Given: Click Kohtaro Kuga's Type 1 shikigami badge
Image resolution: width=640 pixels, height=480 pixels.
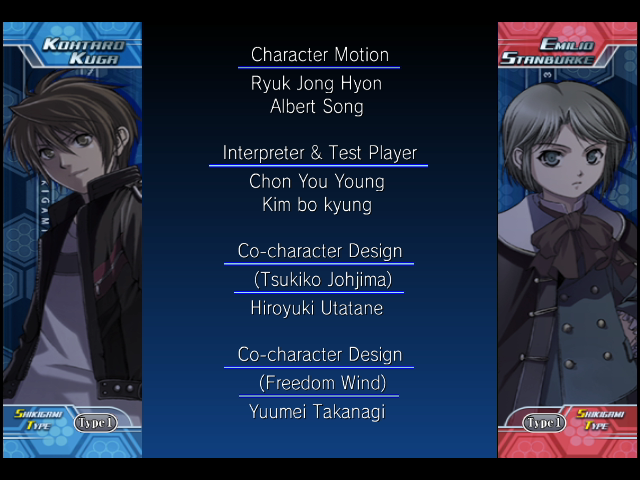Looking at the screenshot, I should pyautogui.click(x=95, y=423).
